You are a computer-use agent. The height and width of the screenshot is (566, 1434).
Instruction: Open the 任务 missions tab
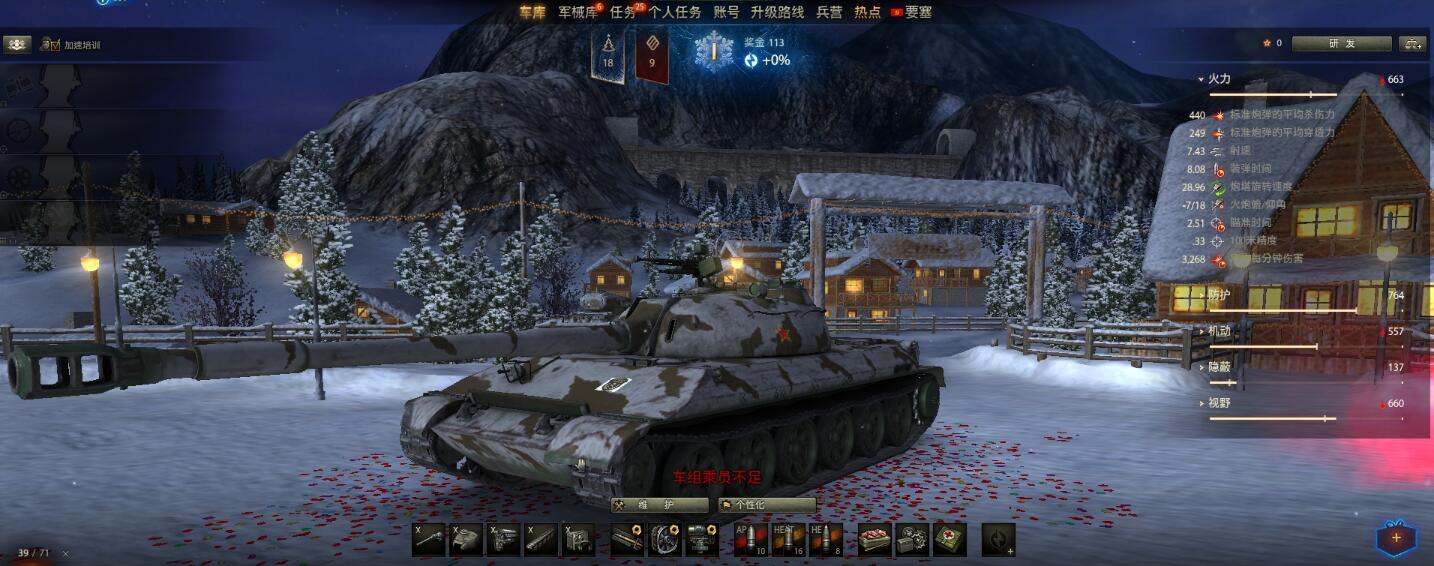click(623, 12)
